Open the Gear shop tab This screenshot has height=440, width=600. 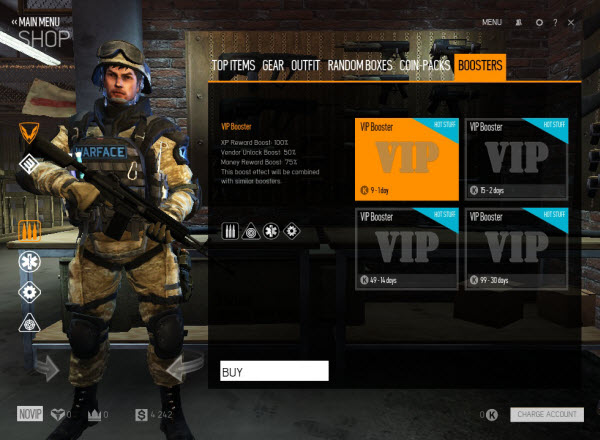pyautogui.click(x=273, y=66)
